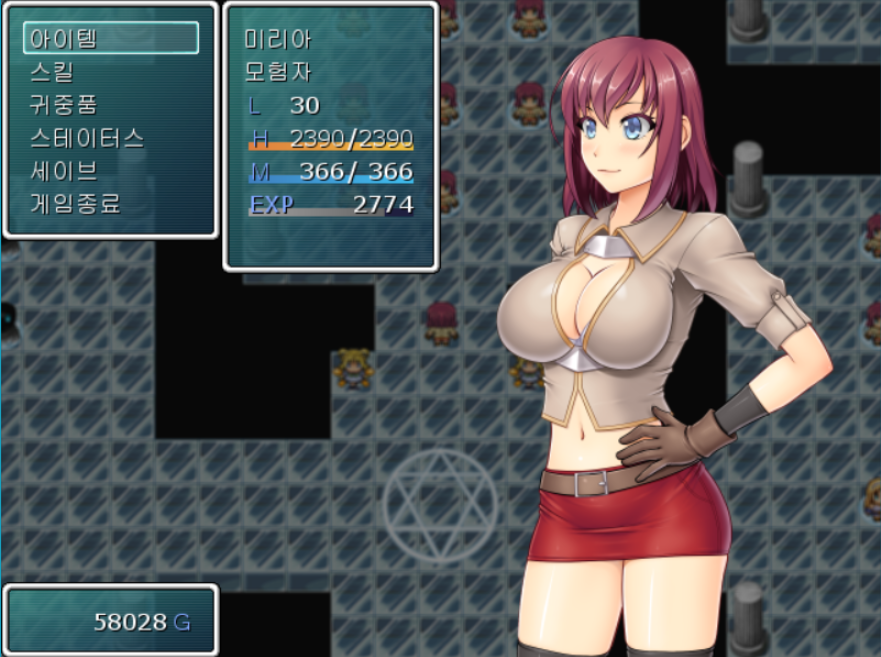Select the 미리아 character status panel

(330, 136)
